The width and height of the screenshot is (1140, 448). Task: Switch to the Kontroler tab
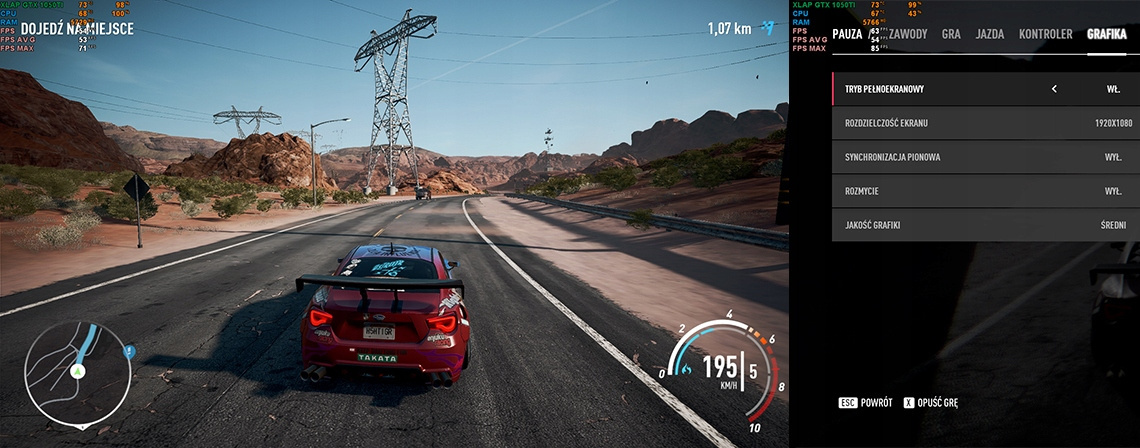click(1045, 34)
